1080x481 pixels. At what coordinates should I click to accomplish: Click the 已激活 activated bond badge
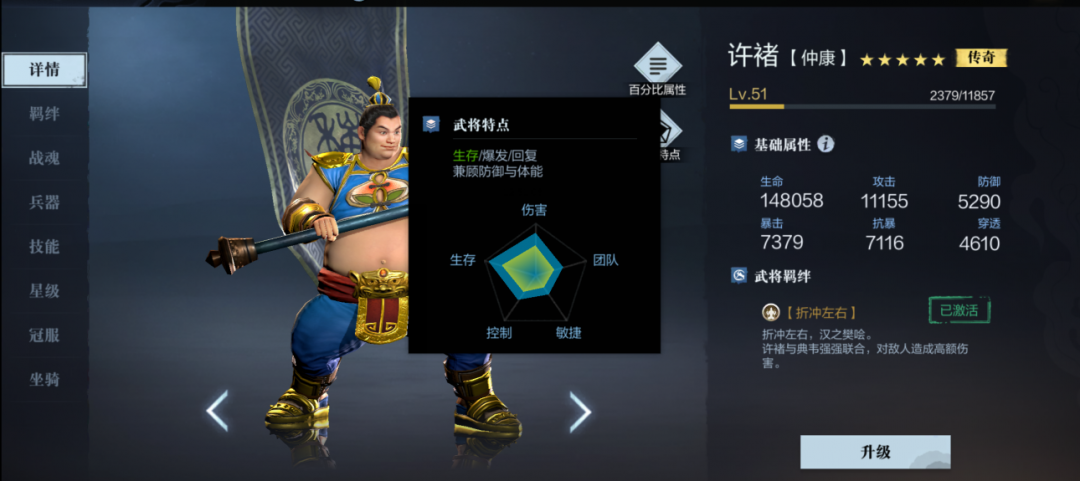(x=959, y=310)
